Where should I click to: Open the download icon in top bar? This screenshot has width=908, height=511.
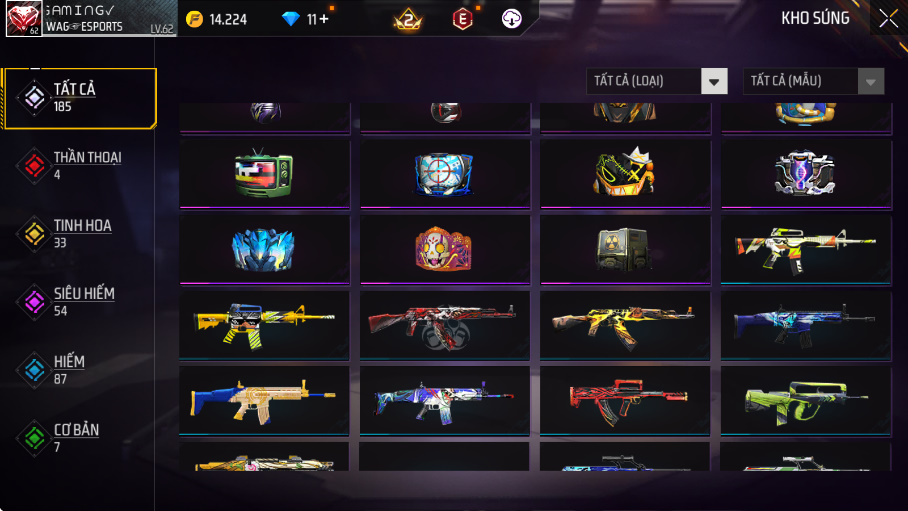(511, 19)
